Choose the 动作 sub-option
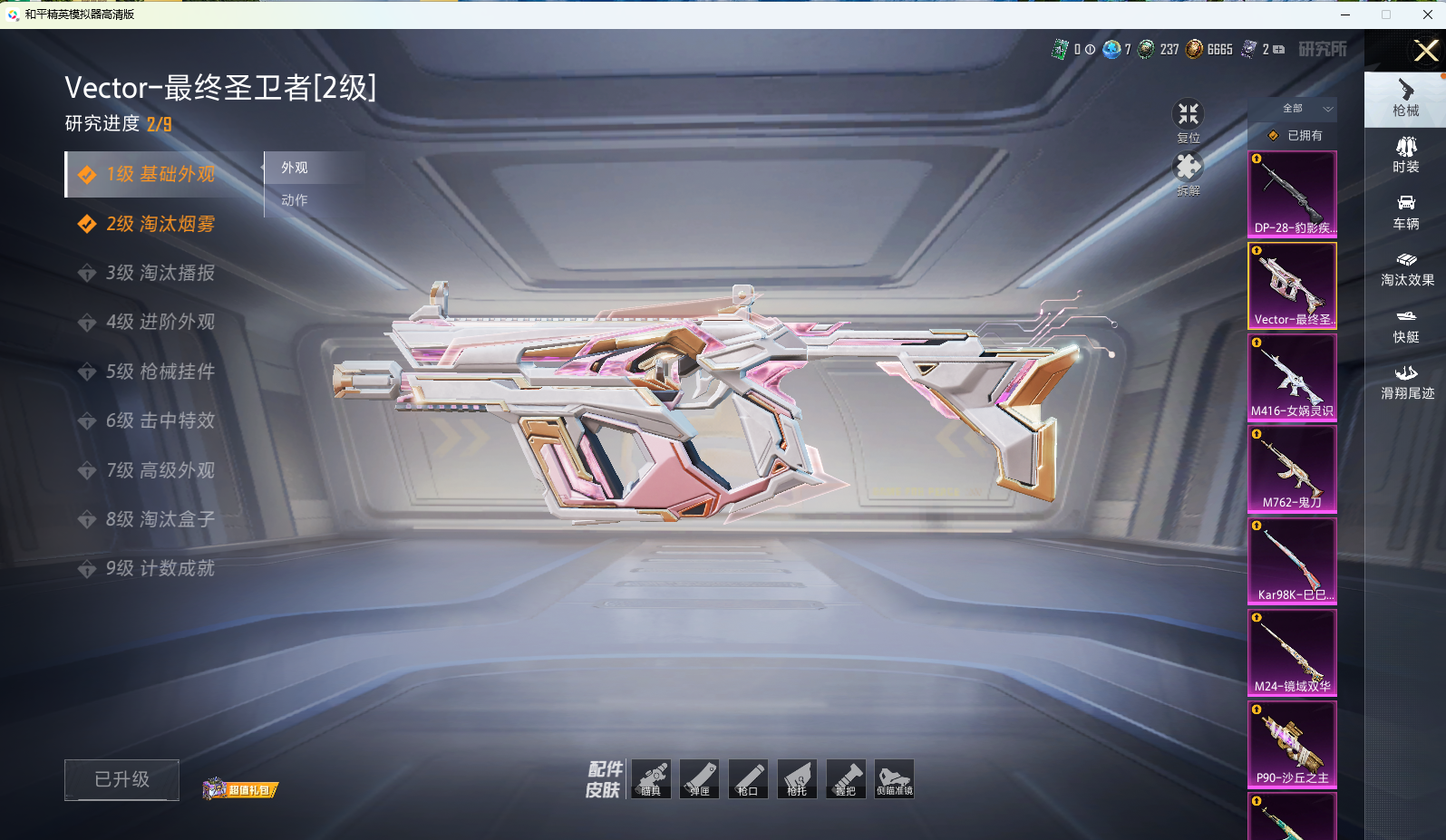The image size is (1446, 840). pyautogui.click(x=295, y=200)
